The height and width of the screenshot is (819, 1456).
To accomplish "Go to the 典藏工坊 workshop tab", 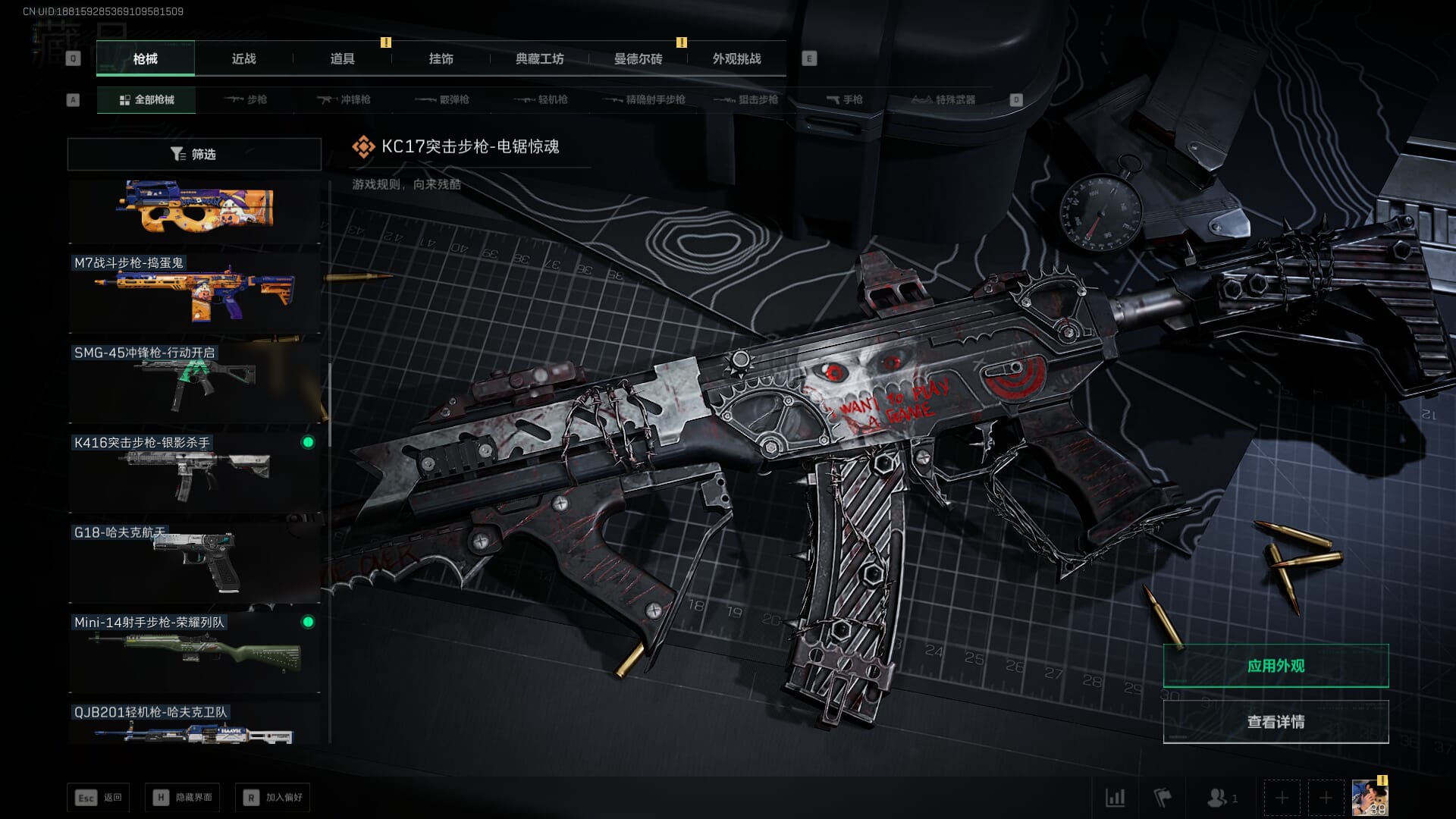I will pos(539,59).
